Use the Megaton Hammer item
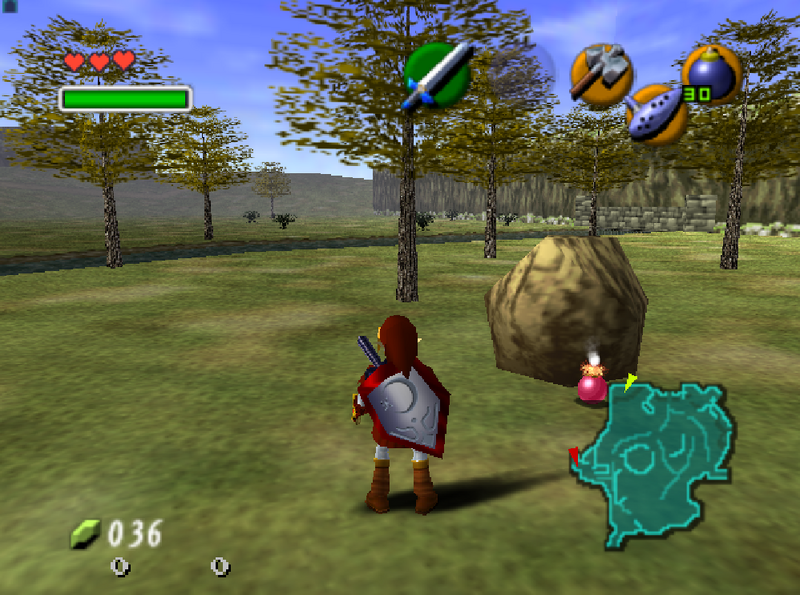 pyautogui.click(x=601, y=75)
